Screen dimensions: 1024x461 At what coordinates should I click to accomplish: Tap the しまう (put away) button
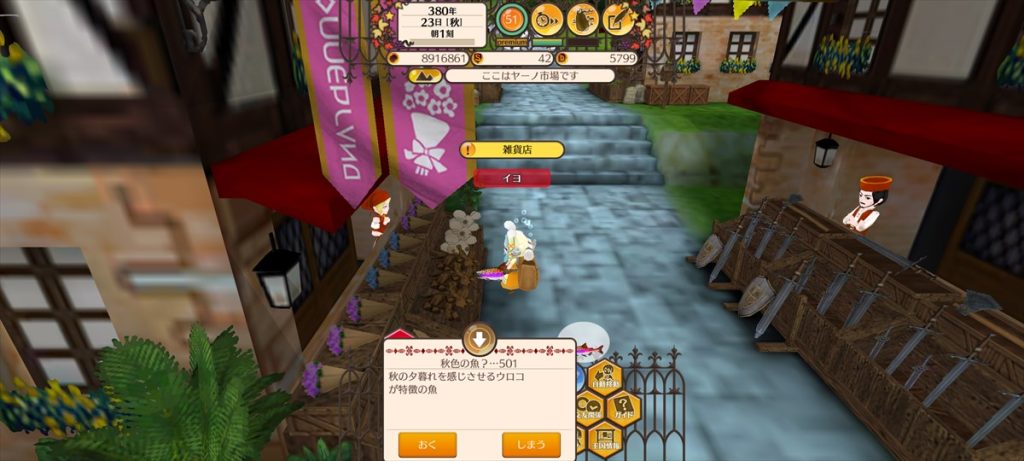point(530,443)
